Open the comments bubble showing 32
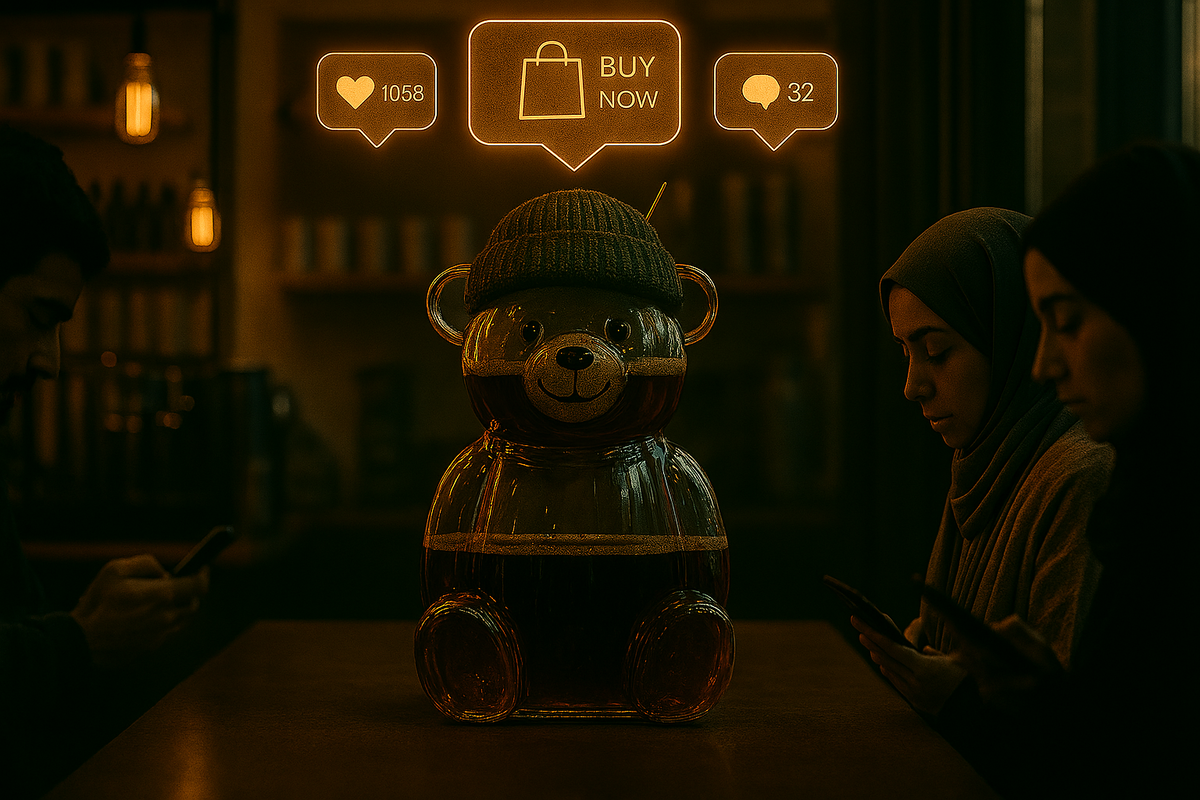The width and height of the screenshot is (1200, 800). click(x=775, y=92)
